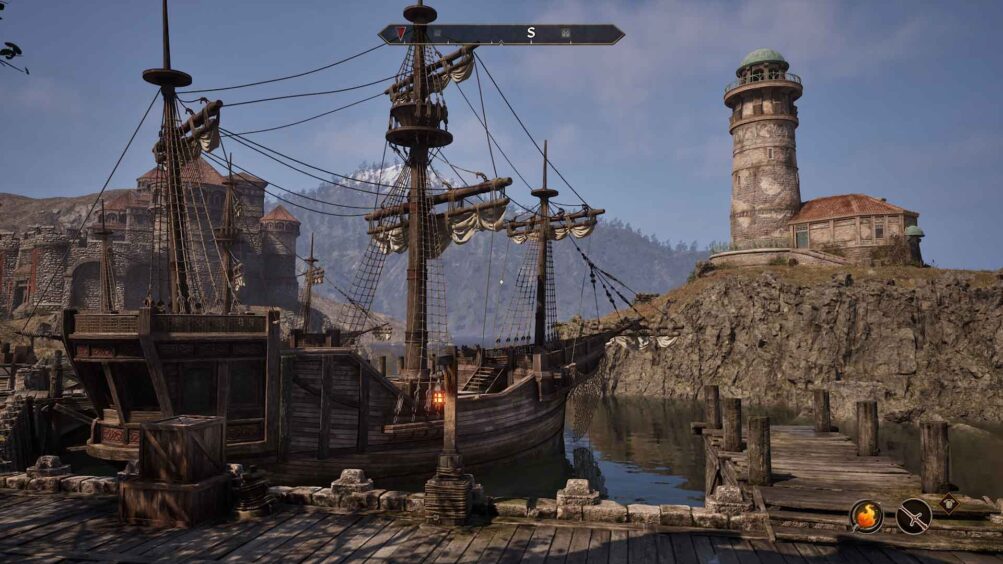This screenshot has width=1003, height=564.
Task: Click the compass bar's S heading
Action: tap(531, 33)
